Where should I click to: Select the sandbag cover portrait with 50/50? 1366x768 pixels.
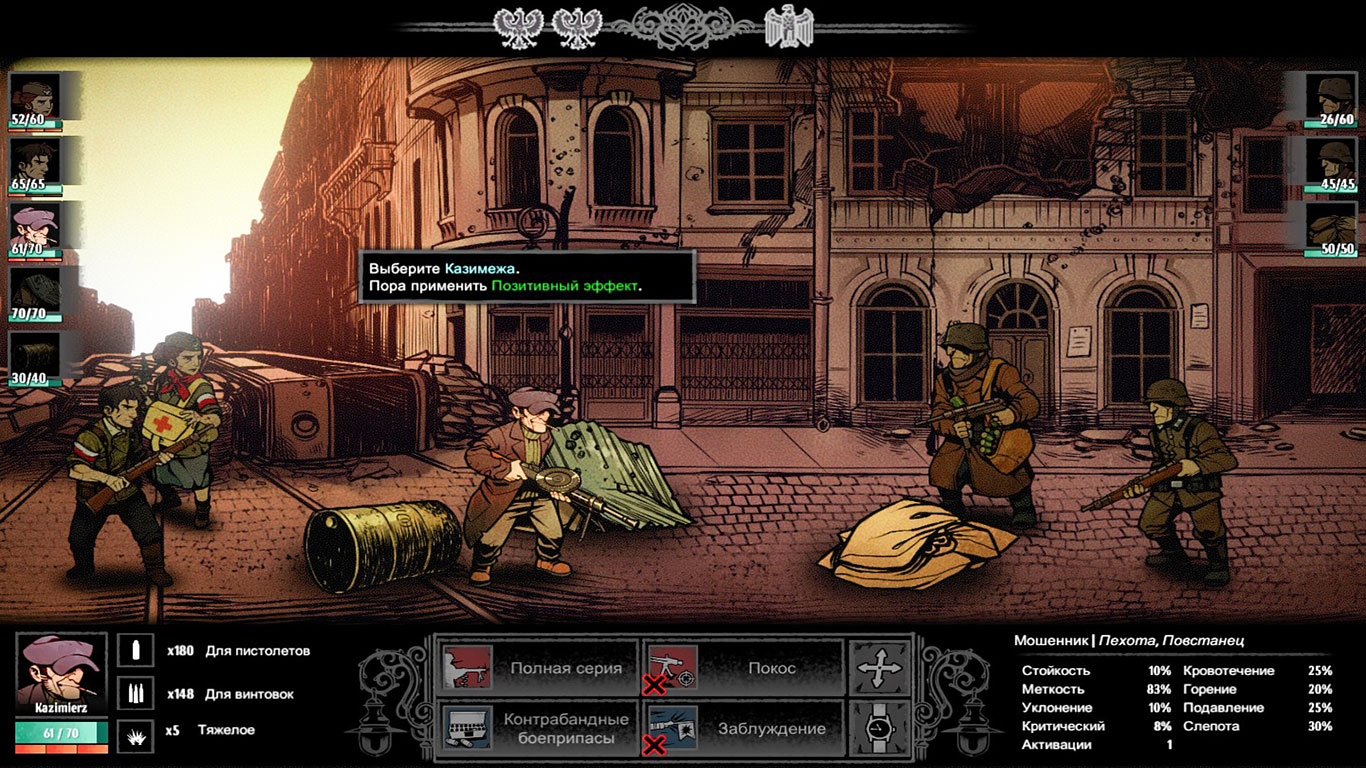(1332, 226)
